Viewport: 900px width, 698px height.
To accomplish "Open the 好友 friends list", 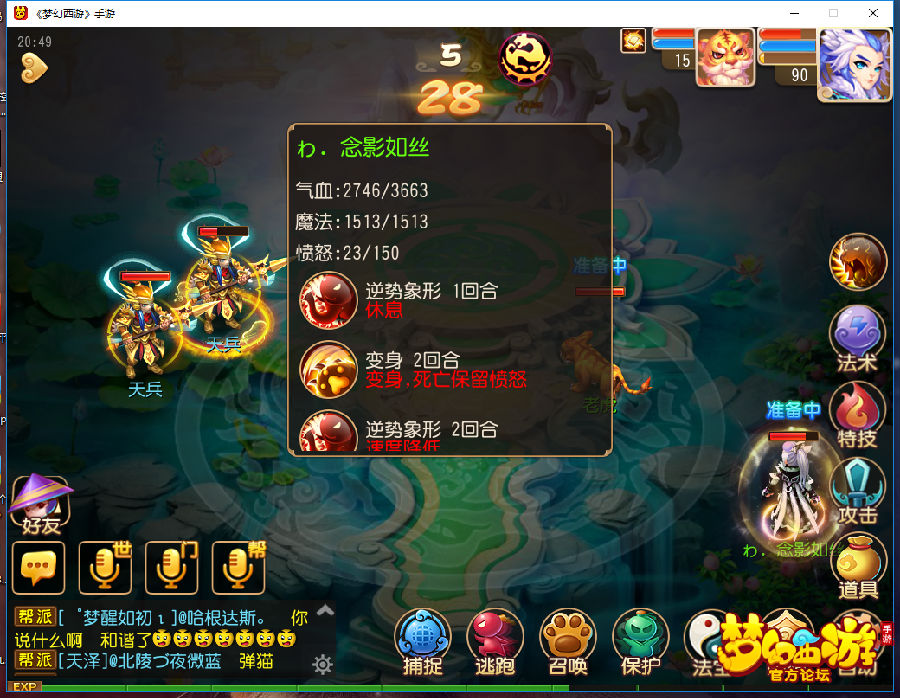I will pos(40,503).
